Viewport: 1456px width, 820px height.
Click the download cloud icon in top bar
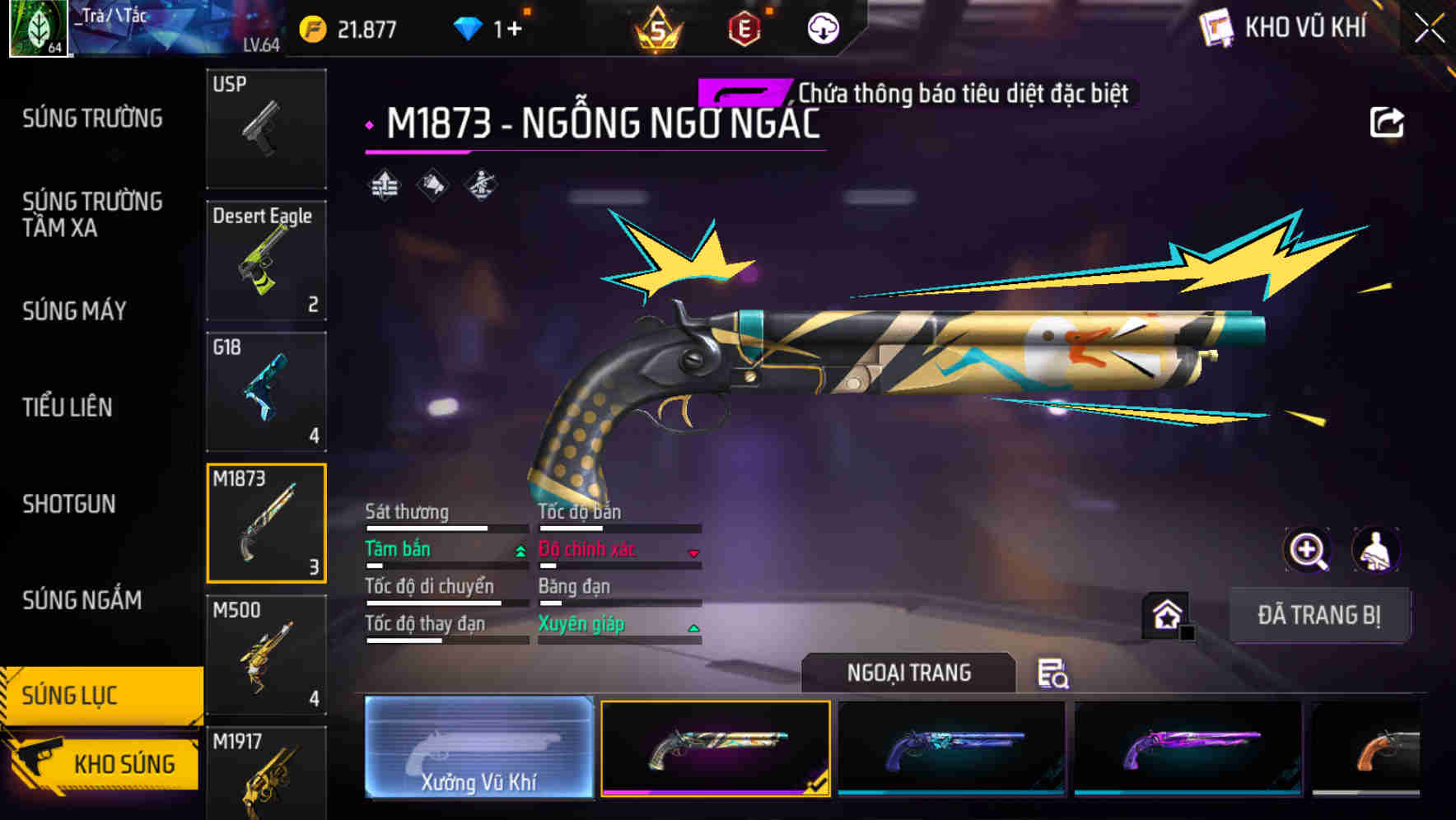[823, 27]
